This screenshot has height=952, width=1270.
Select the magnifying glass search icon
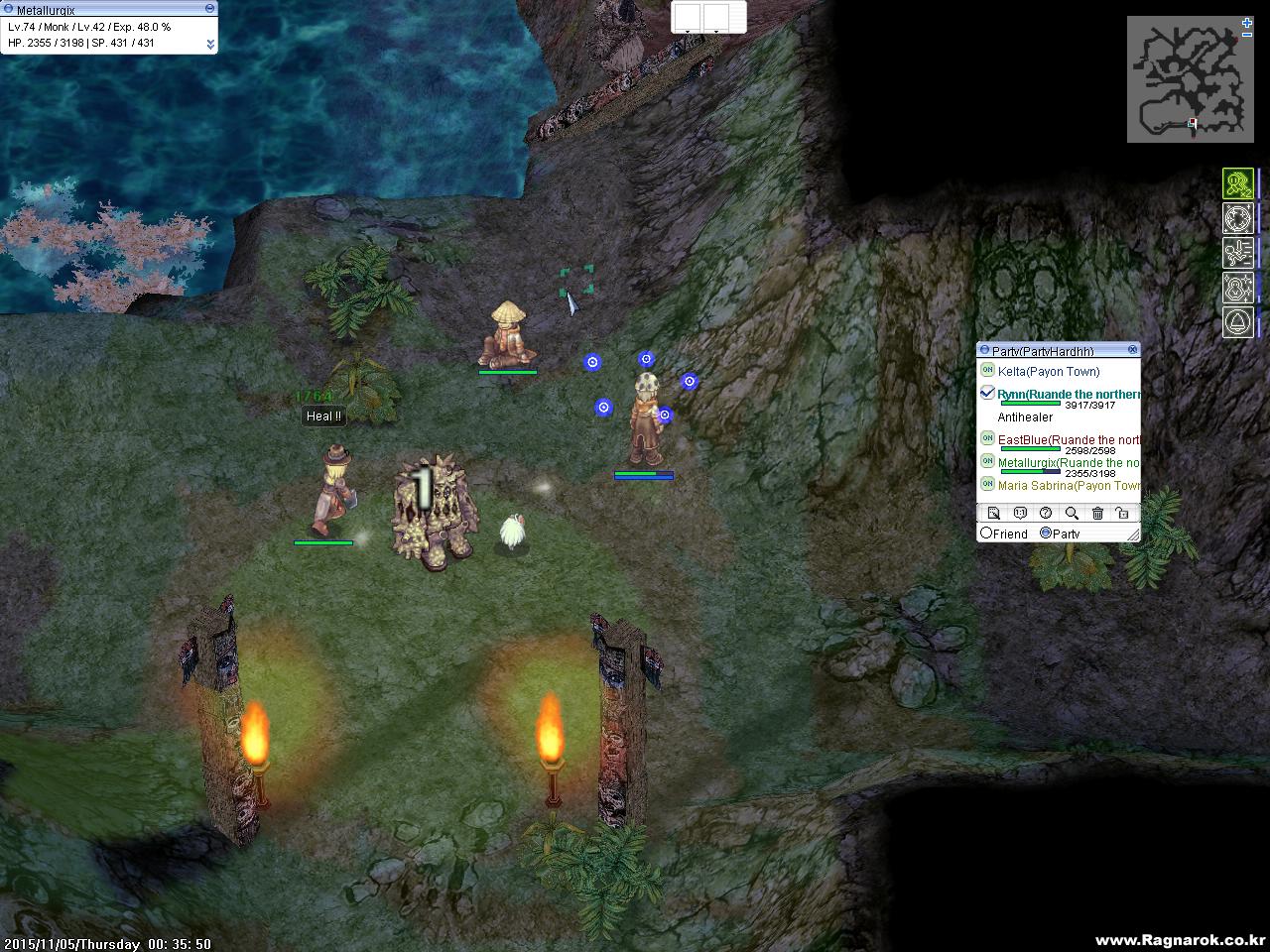tap(1072, 513)
